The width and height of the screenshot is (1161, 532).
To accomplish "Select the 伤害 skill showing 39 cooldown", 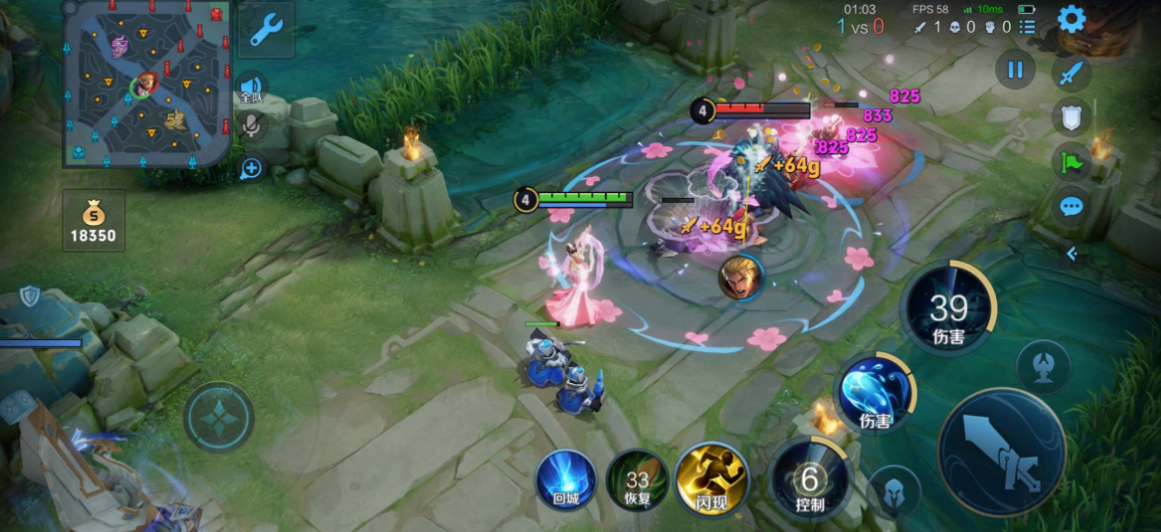I will pos(947,308).
